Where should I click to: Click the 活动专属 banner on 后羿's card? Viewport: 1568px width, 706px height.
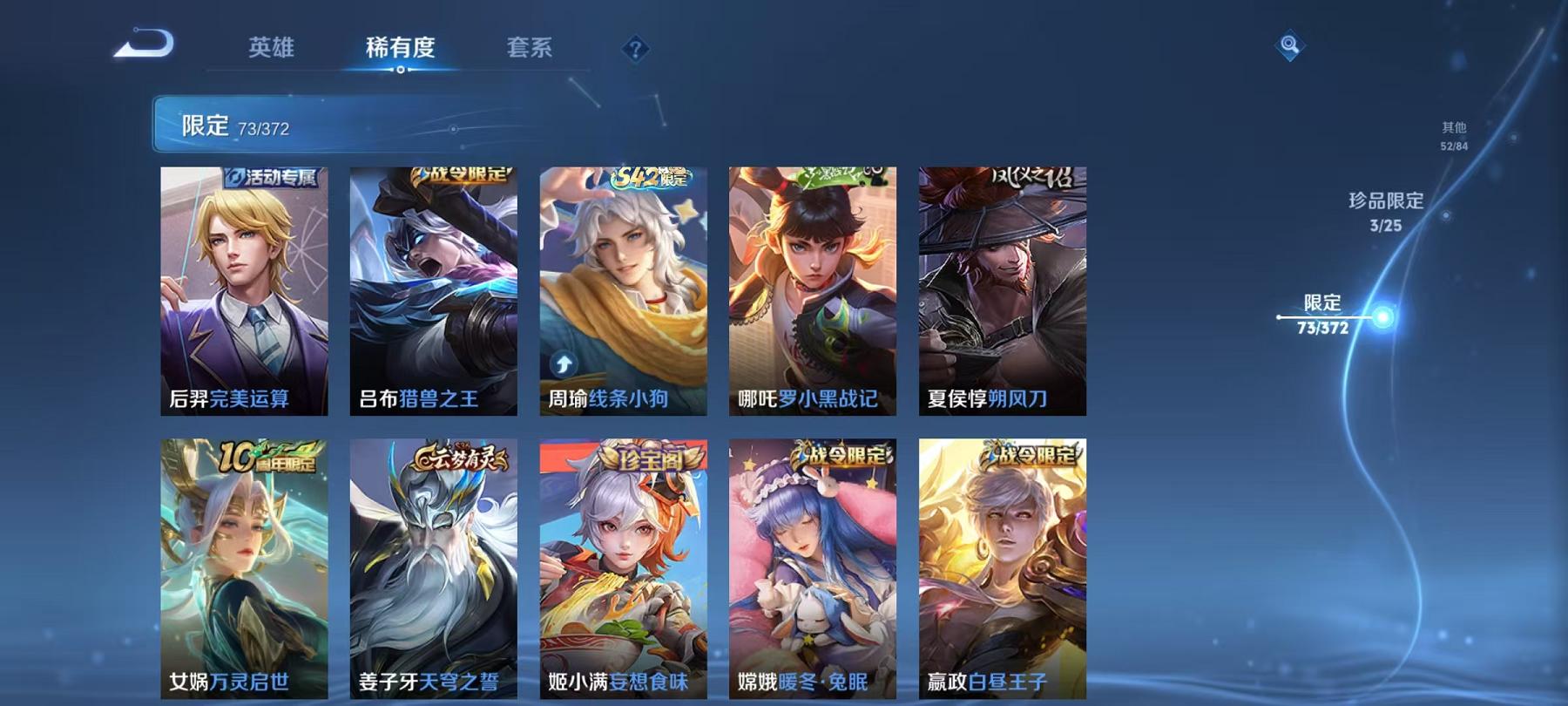(x=270, y=178)
